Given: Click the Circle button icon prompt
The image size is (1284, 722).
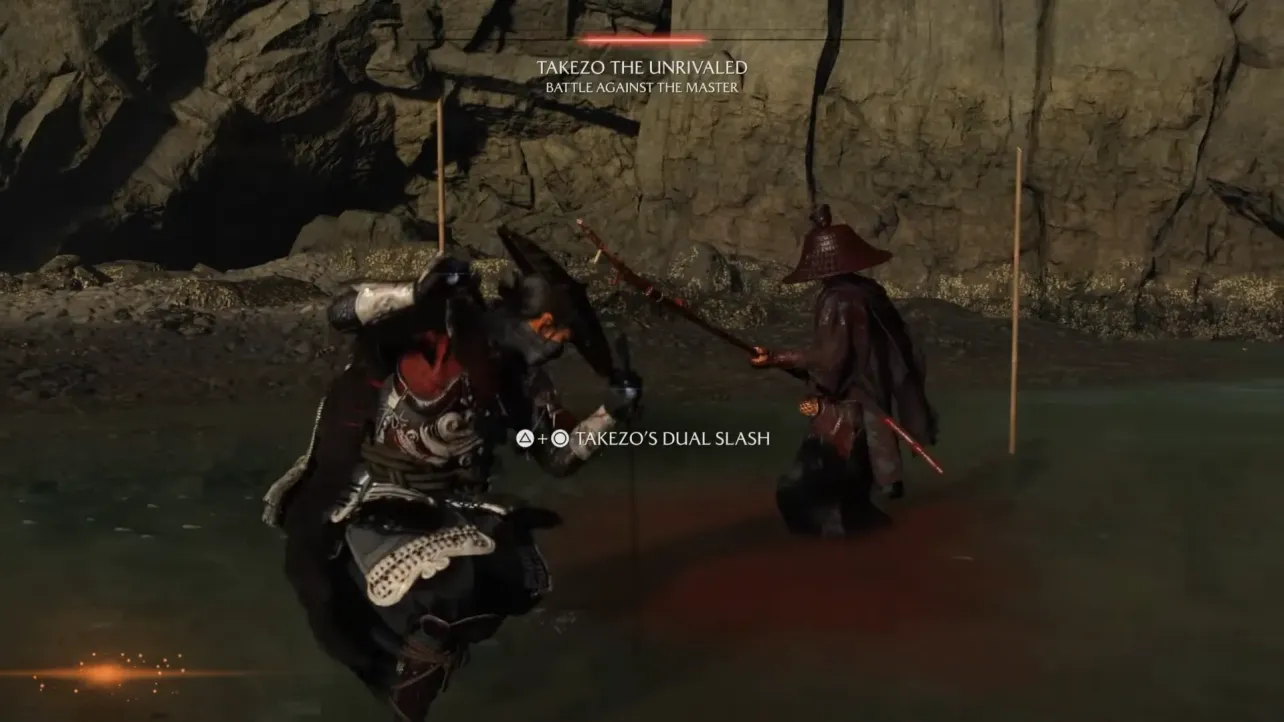Looking at the screenshot, I should click(x=560, y=438).
